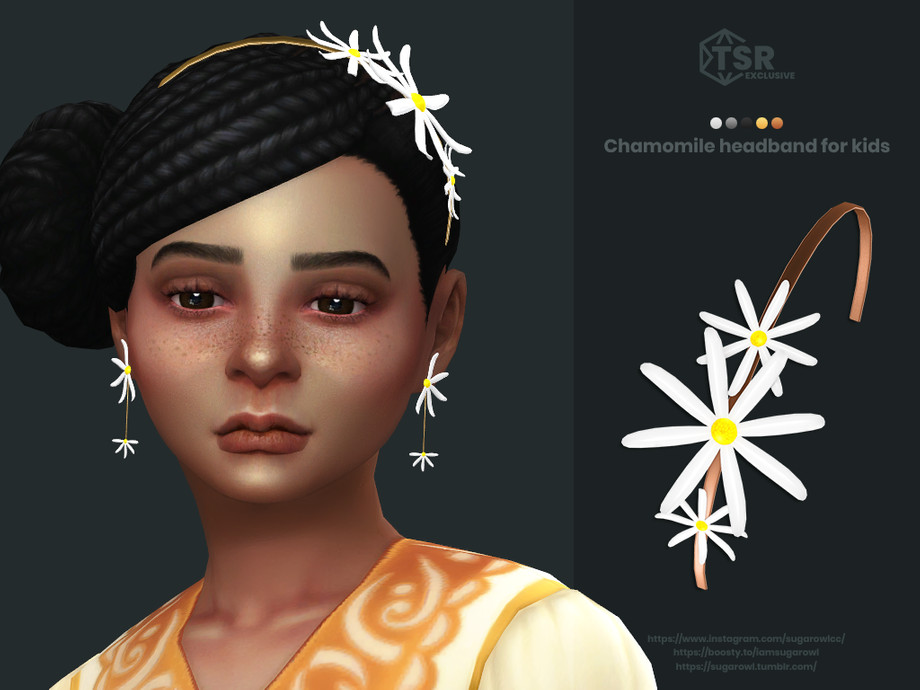Pick the black color swatch
This screenshot has height=690, width=920.
746,123
